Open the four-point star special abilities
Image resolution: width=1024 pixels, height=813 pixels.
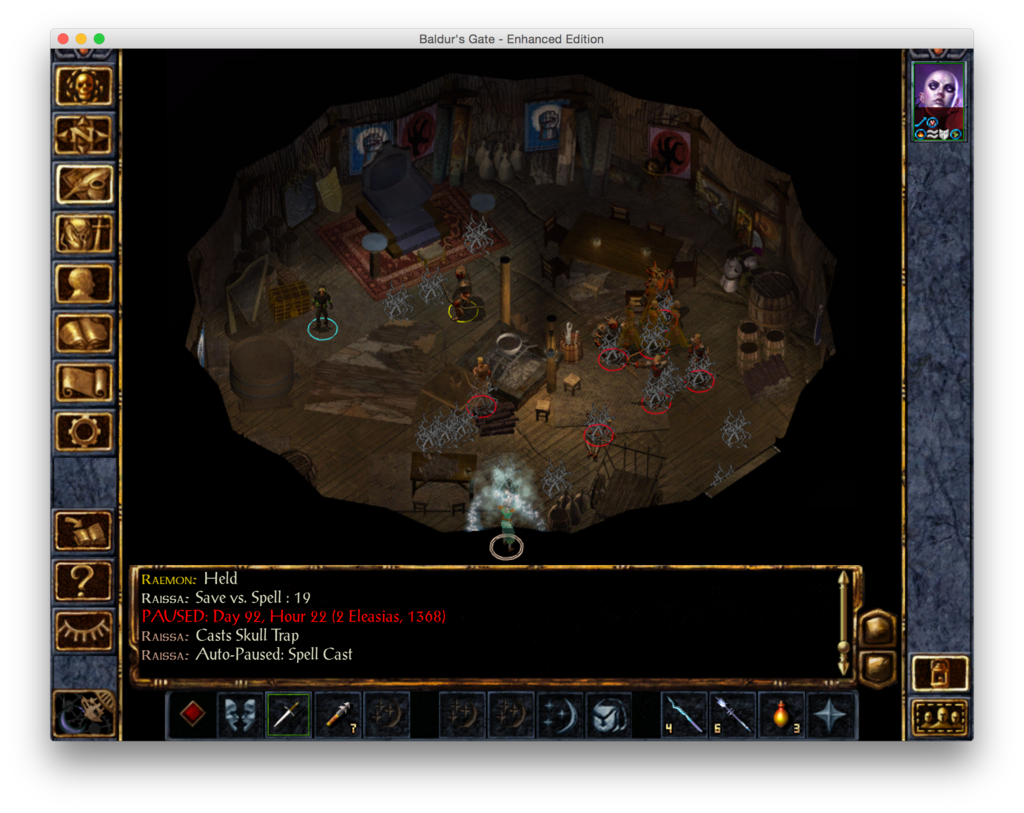831,715
